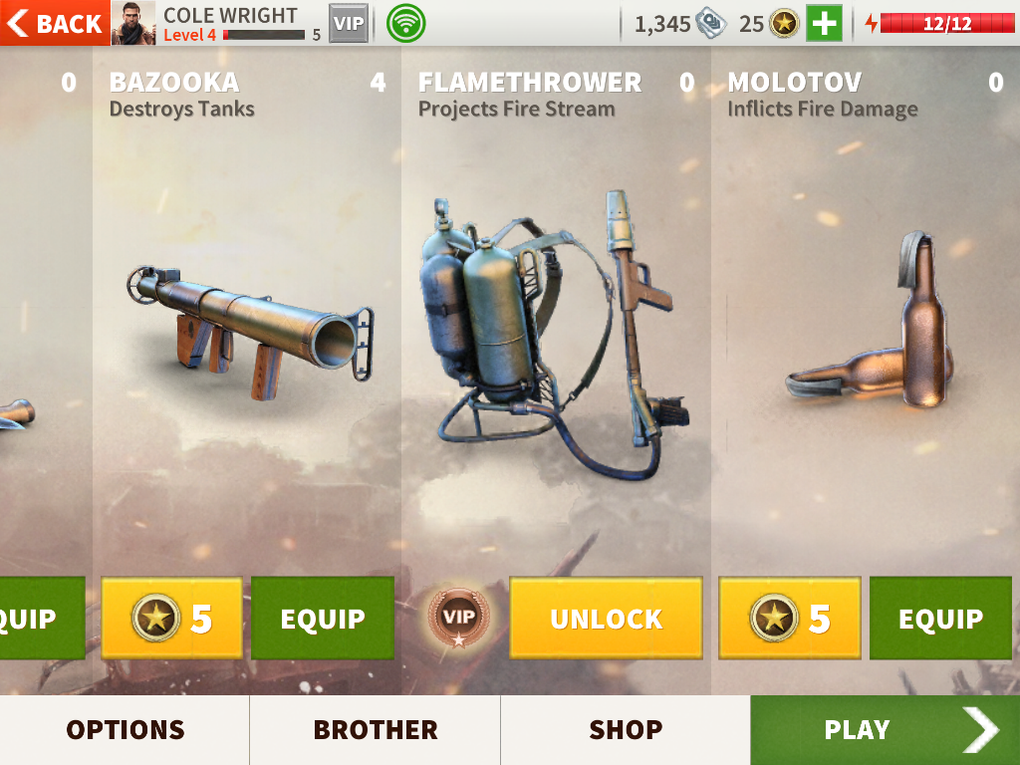Buy Molotov for 5 medals

pos(789,618)
